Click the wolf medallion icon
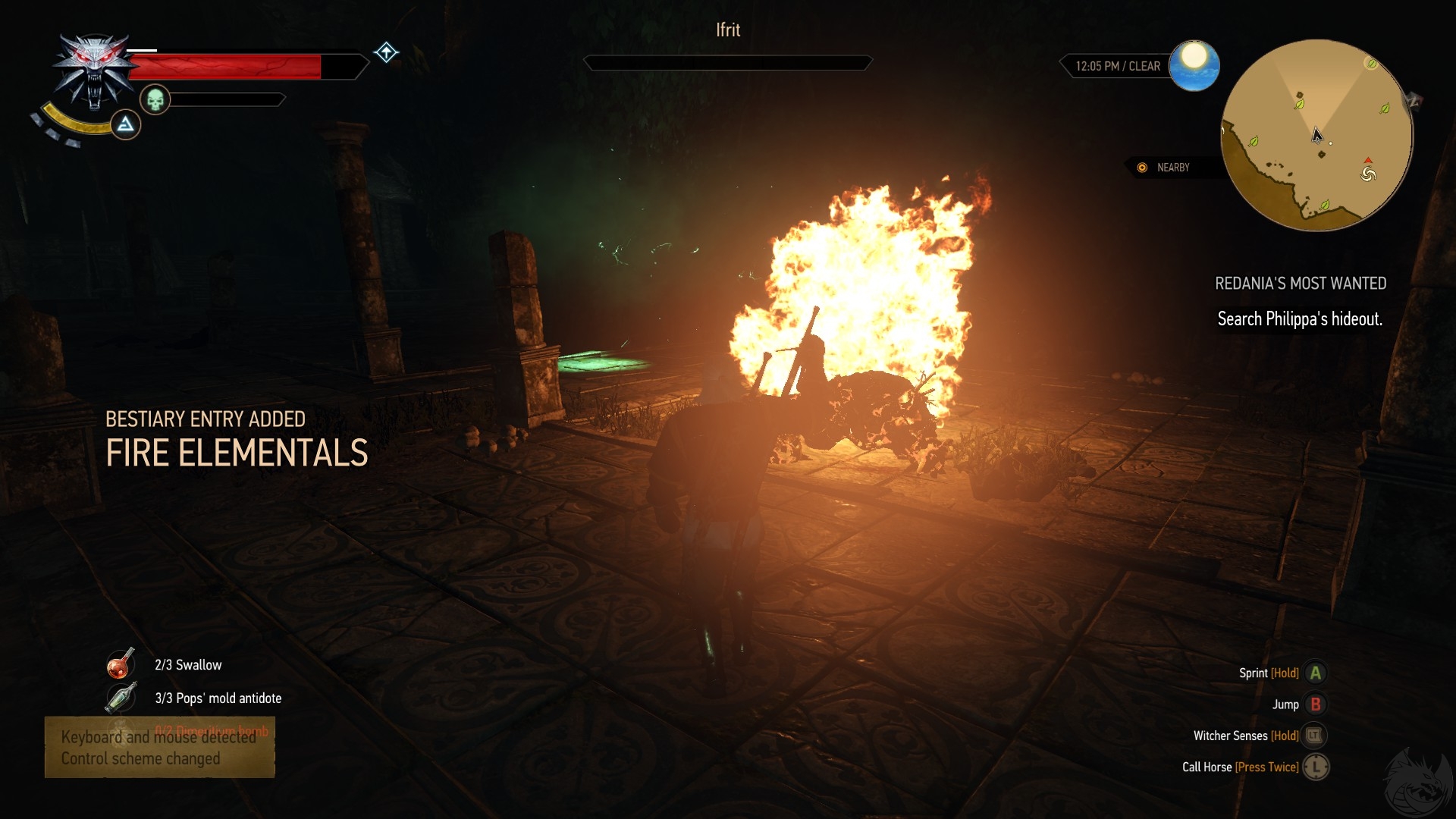The image size is (1456, 819). [93, 72]
